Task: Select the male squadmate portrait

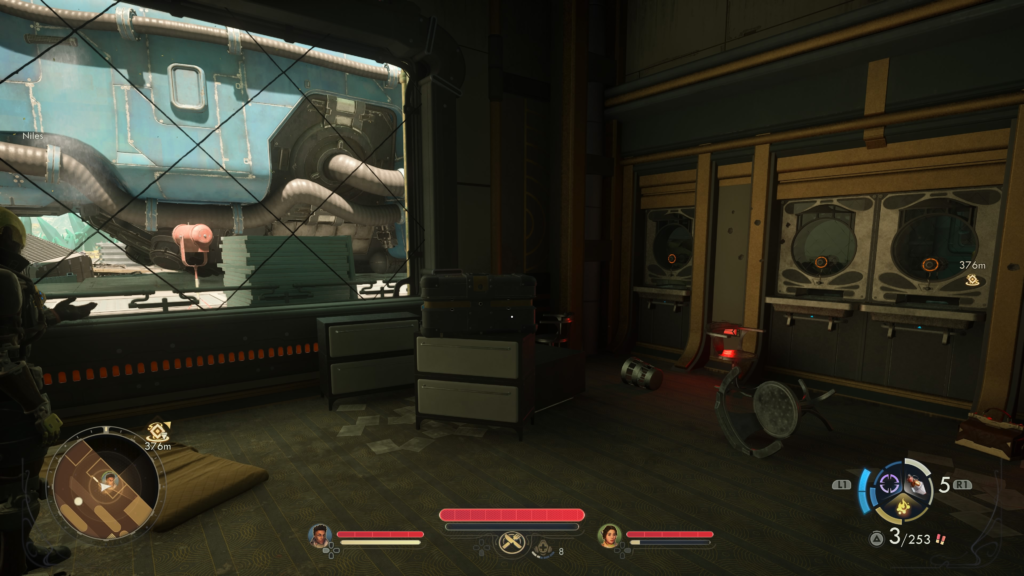Action: point(320,536)
